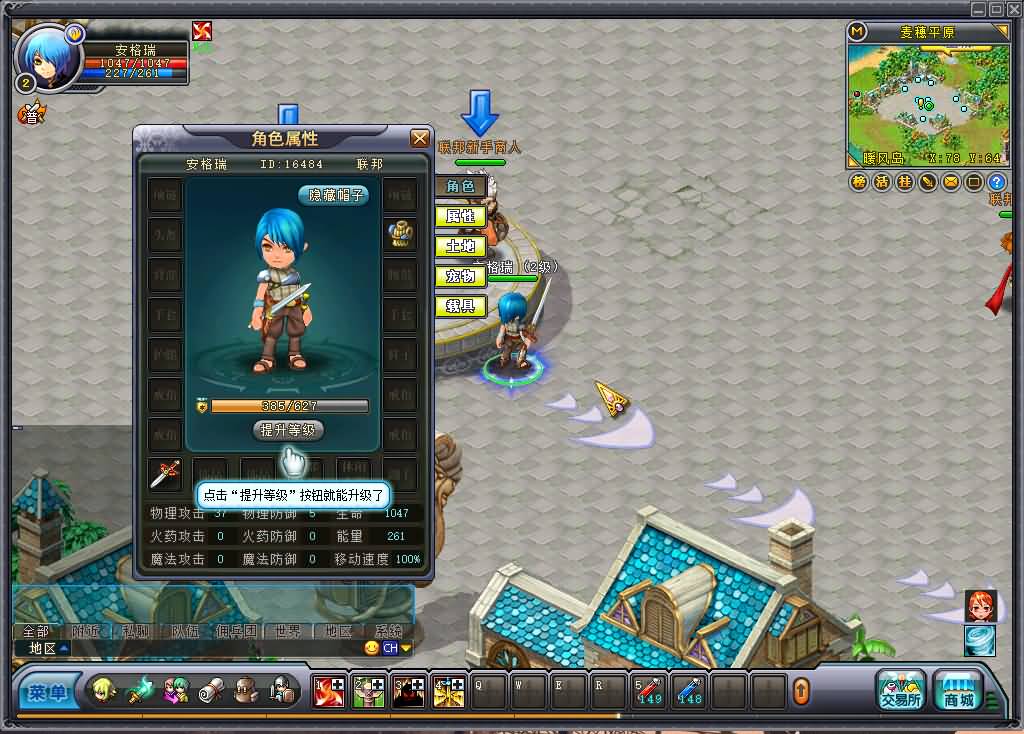Activate the first fire skill in the hotbar

tap(328, 691)
